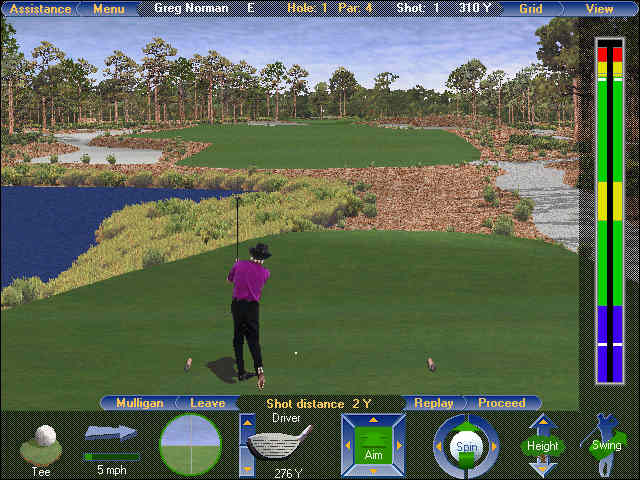This screenshot has height=480, width=640.
Task: Toggle the Grid display
Action: click(x=531, y=9)
